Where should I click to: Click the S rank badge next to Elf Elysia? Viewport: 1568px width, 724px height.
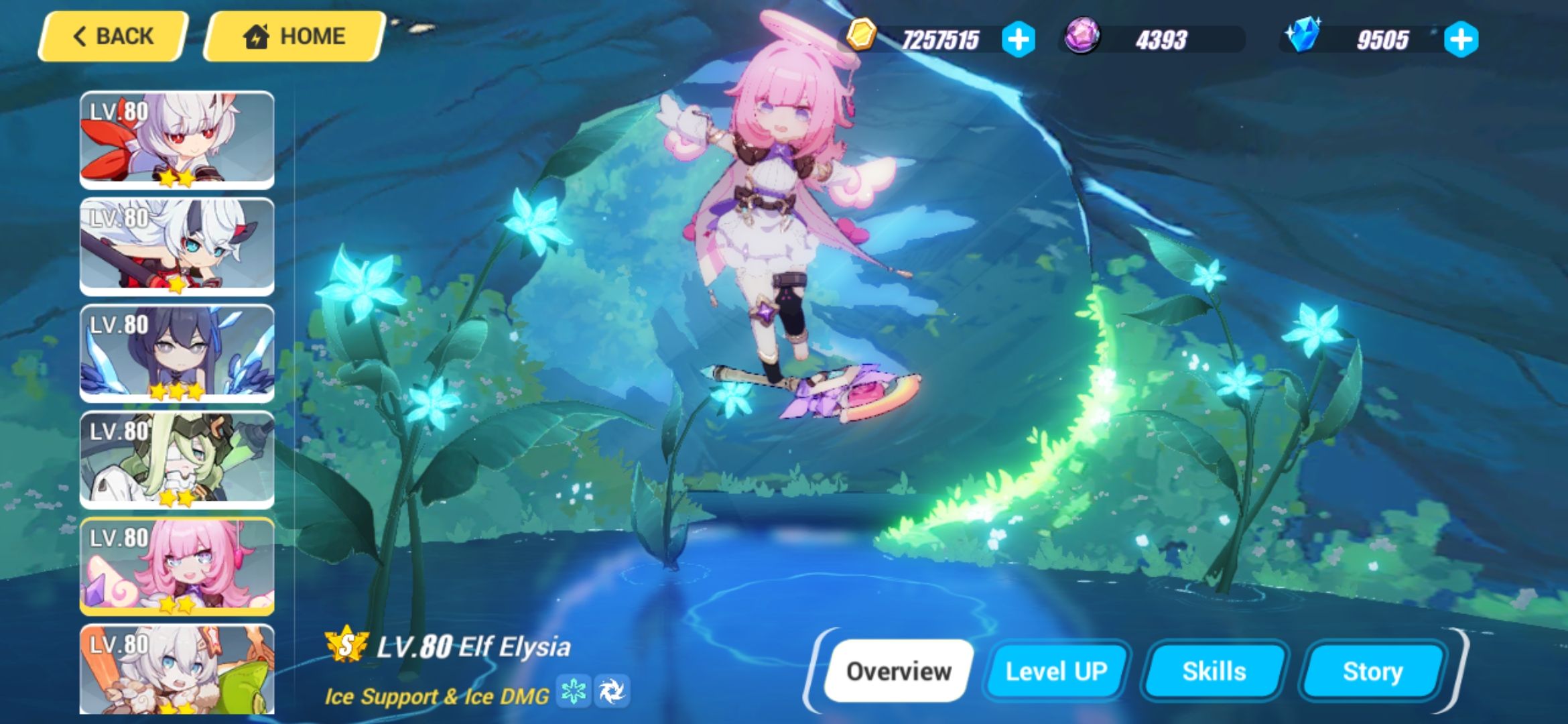click(x=348, y=646)
